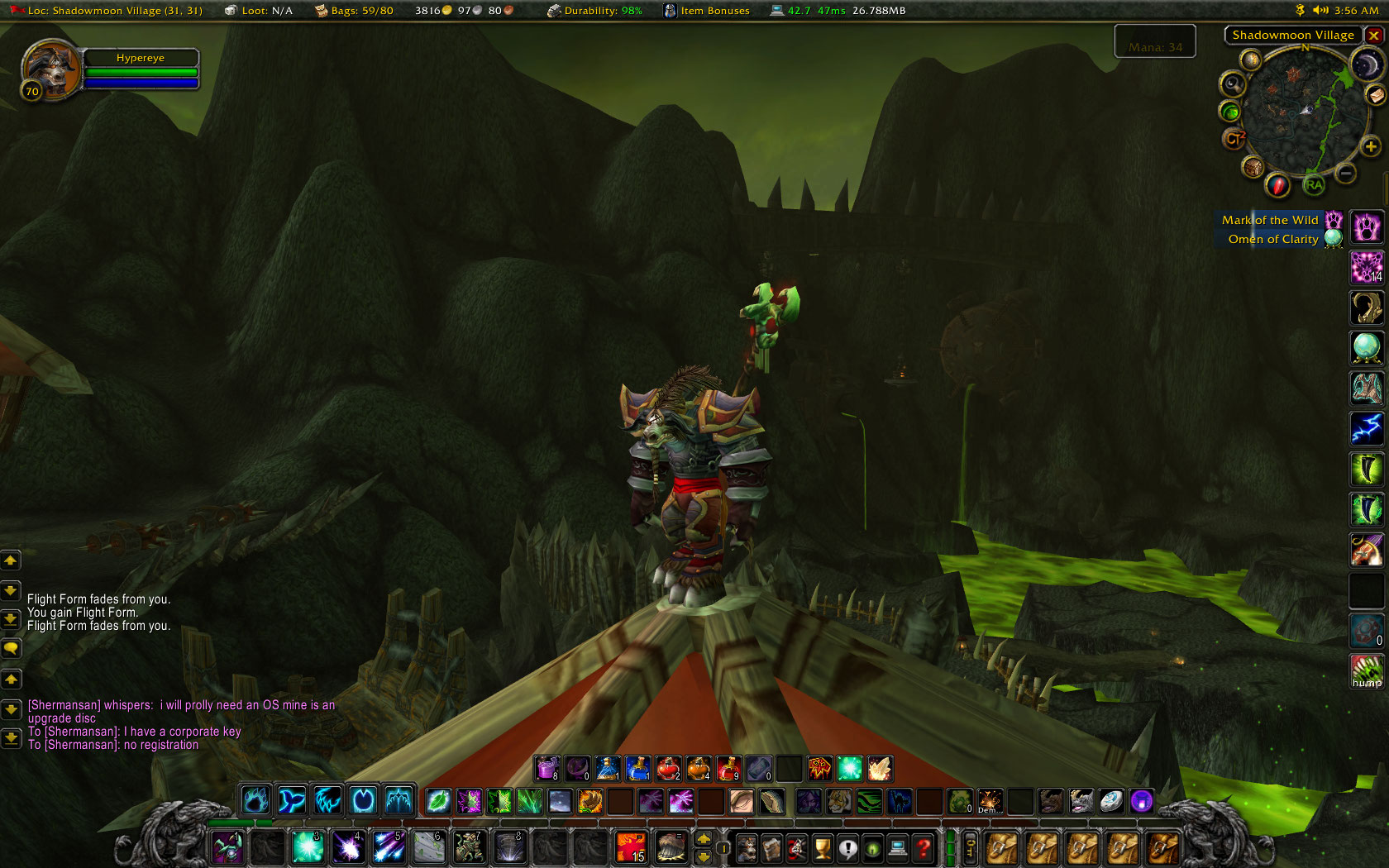
Task: Use the red healing potion with count 2
Action: (x=668, y=769)
